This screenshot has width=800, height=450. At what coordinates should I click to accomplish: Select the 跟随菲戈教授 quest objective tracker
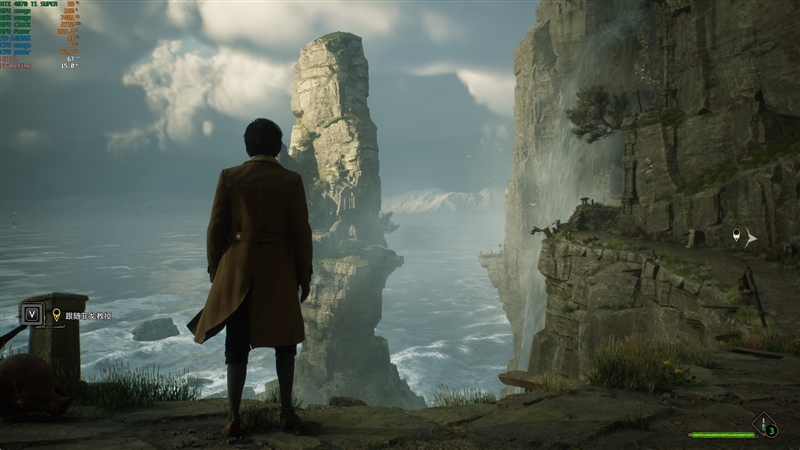point(87,316)
